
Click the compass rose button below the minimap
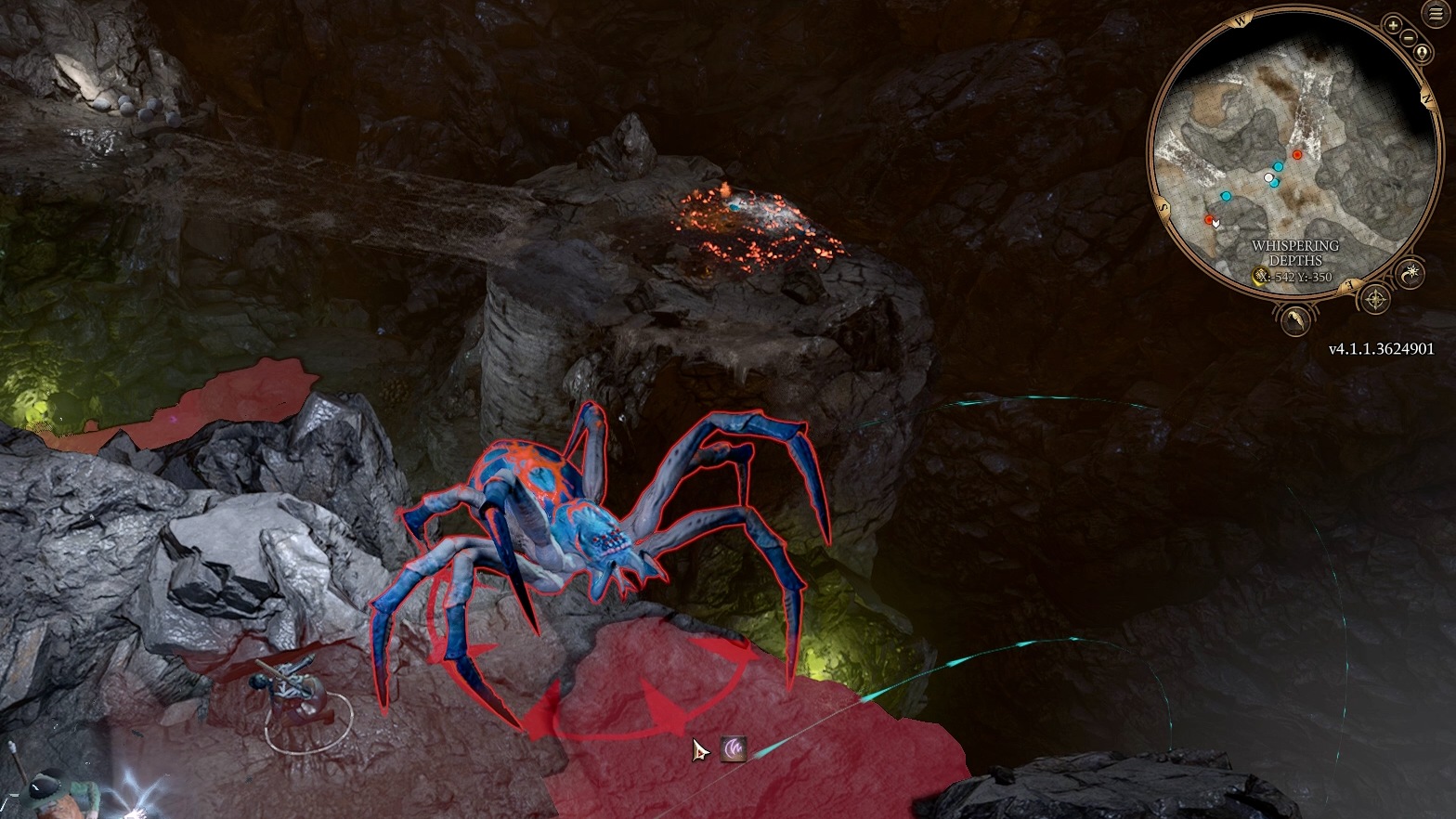(1374, 300)
